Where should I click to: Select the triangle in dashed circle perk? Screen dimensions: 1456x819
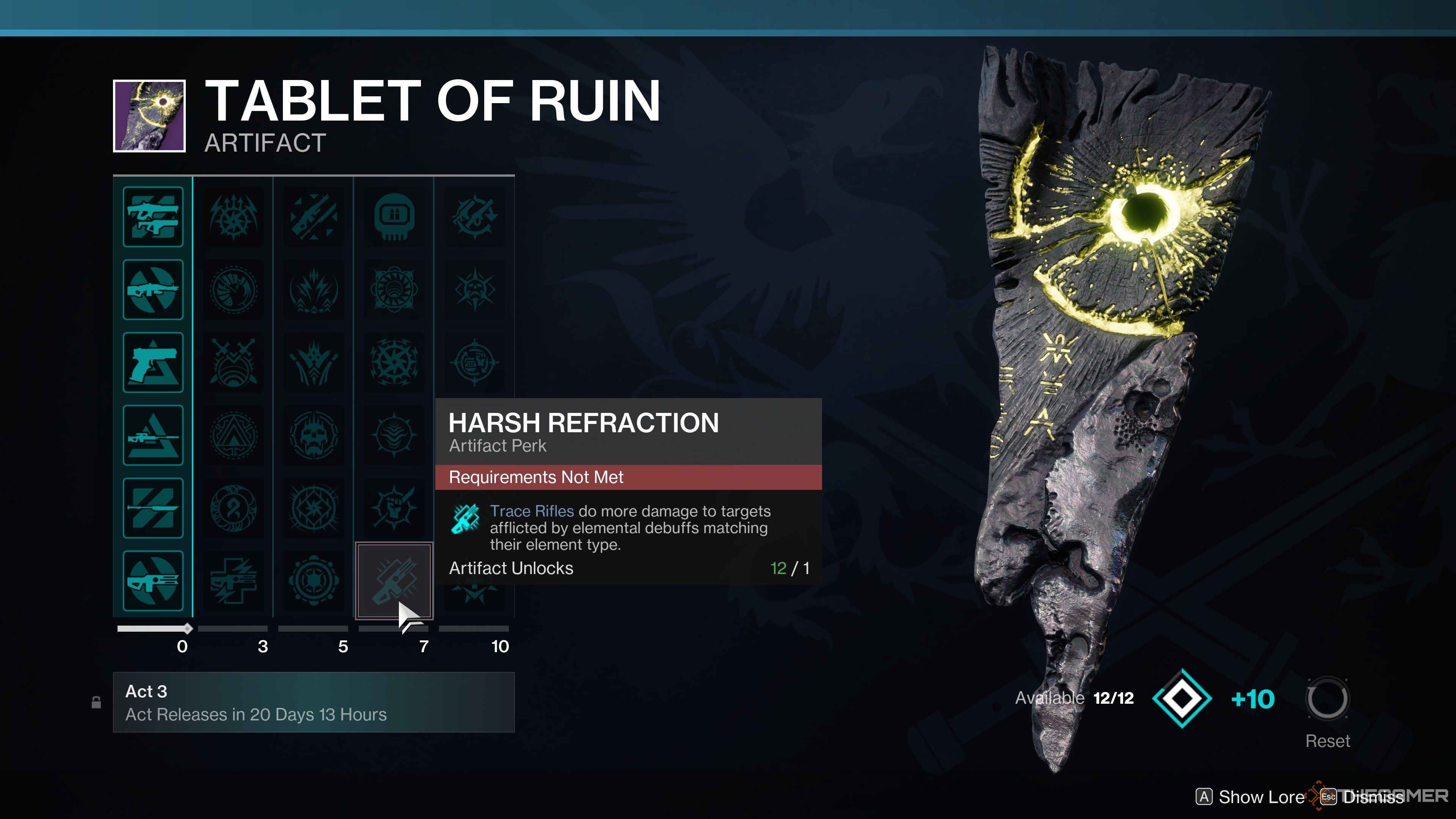point(234,435)
